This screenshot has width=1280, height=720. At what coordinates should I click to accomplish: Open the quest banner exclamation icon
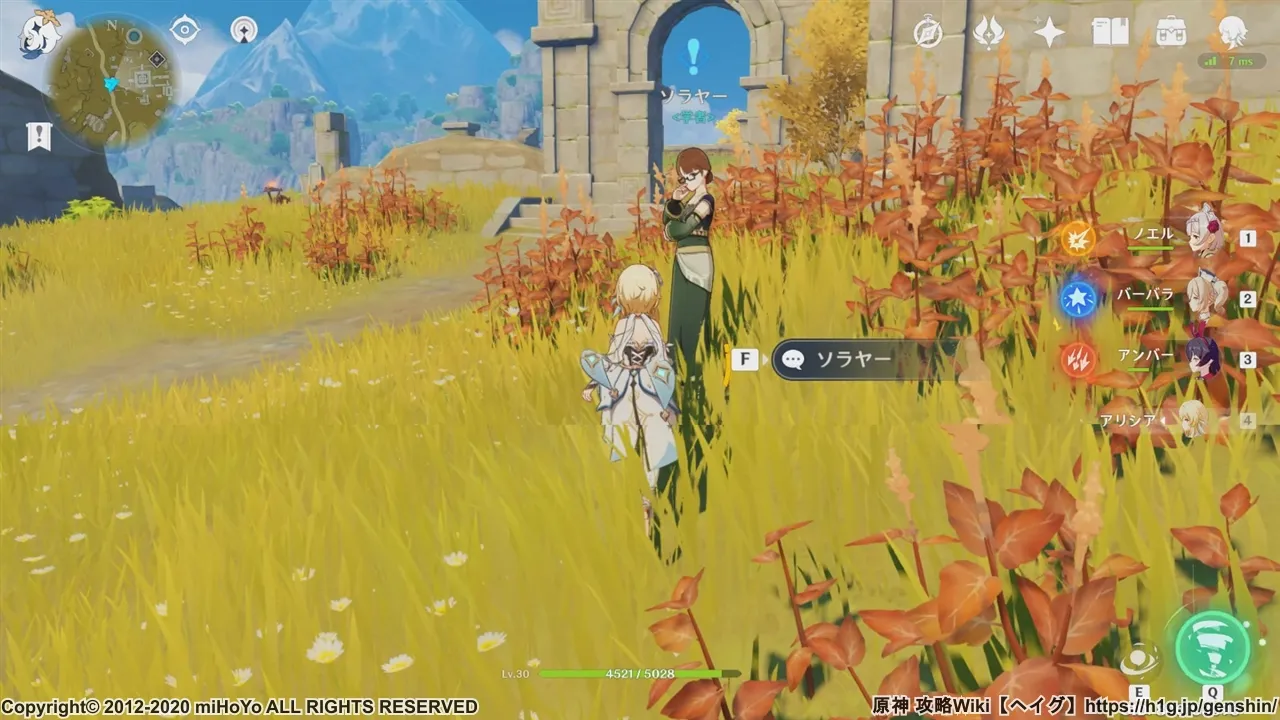(39, 136)
